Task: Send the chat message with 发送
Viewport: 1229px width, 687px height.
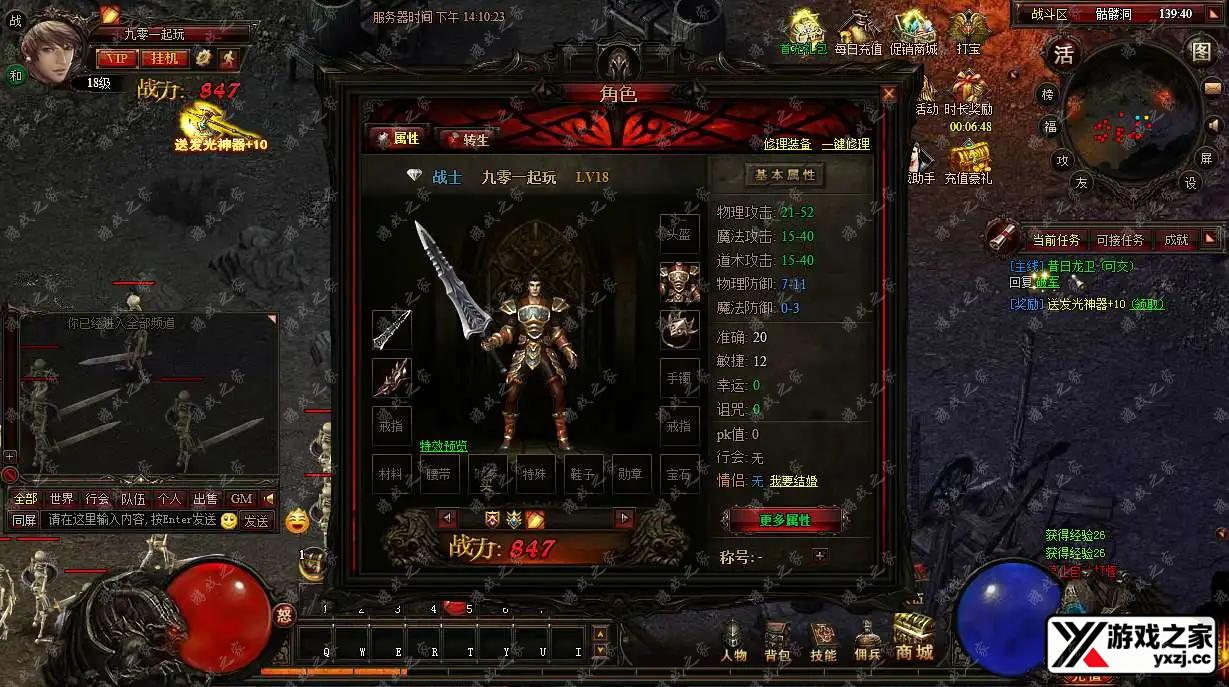Action: pos(256,520)
